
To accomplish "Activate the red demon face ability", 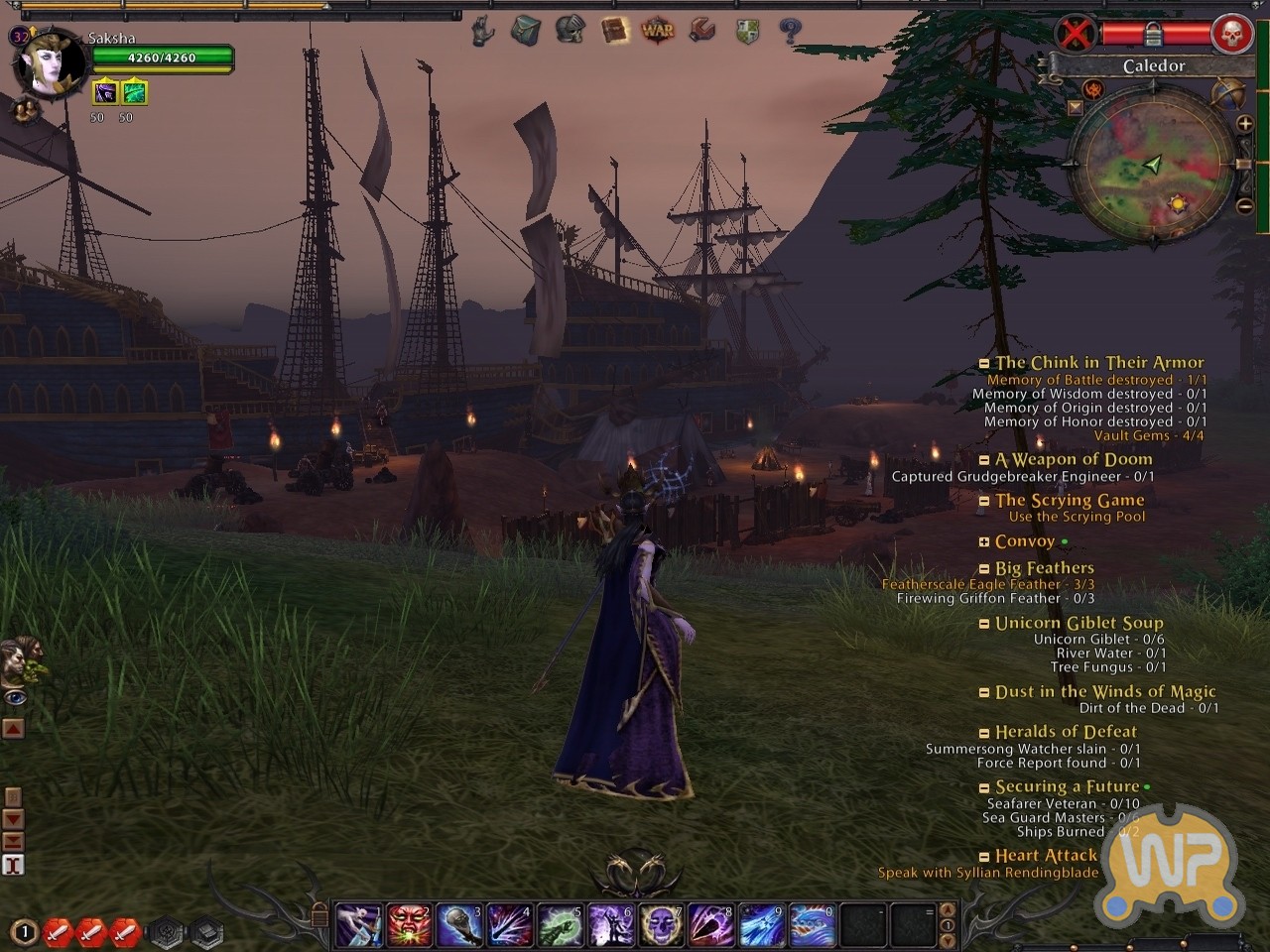I will pyautogui.click(x=408, y=925).
